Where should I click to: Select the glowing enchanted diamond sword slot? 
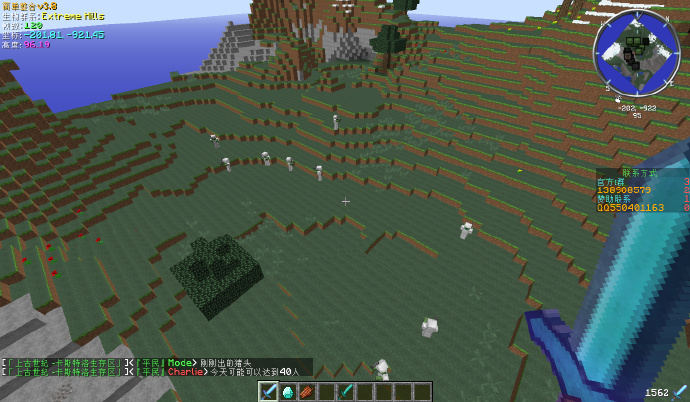269,391
